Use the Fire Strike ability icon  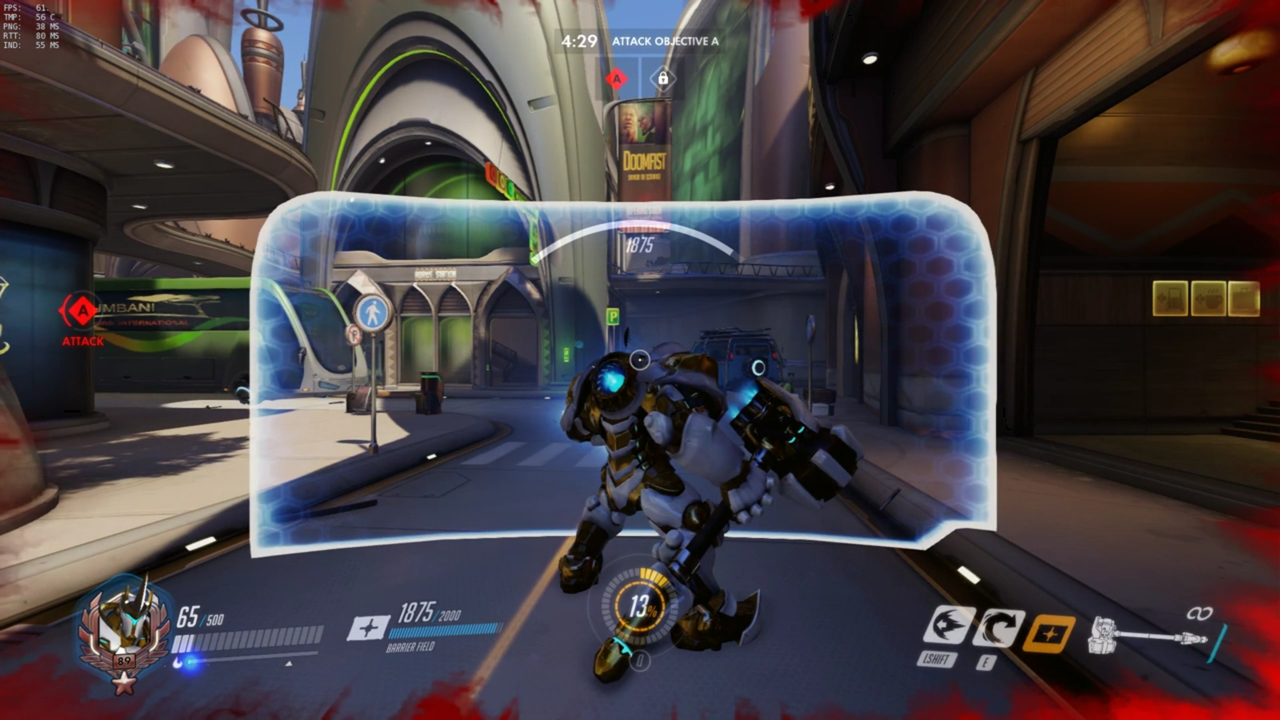997,627
